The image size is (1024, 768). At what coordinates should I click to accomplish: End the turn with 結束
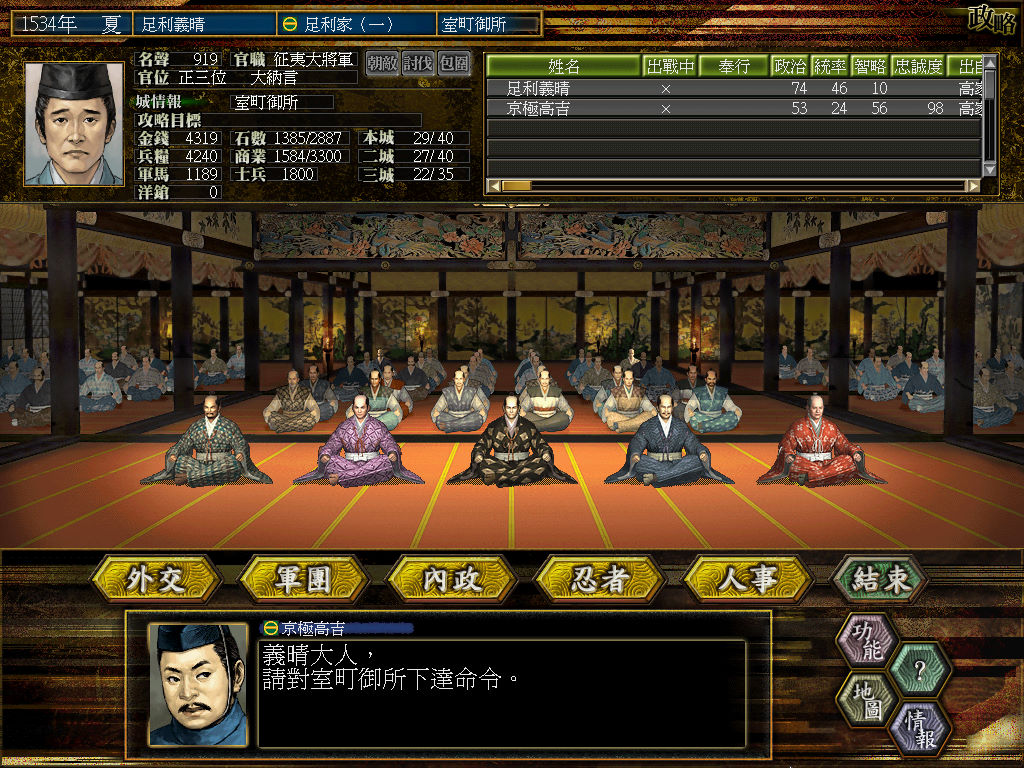click(x=879, y=579)
